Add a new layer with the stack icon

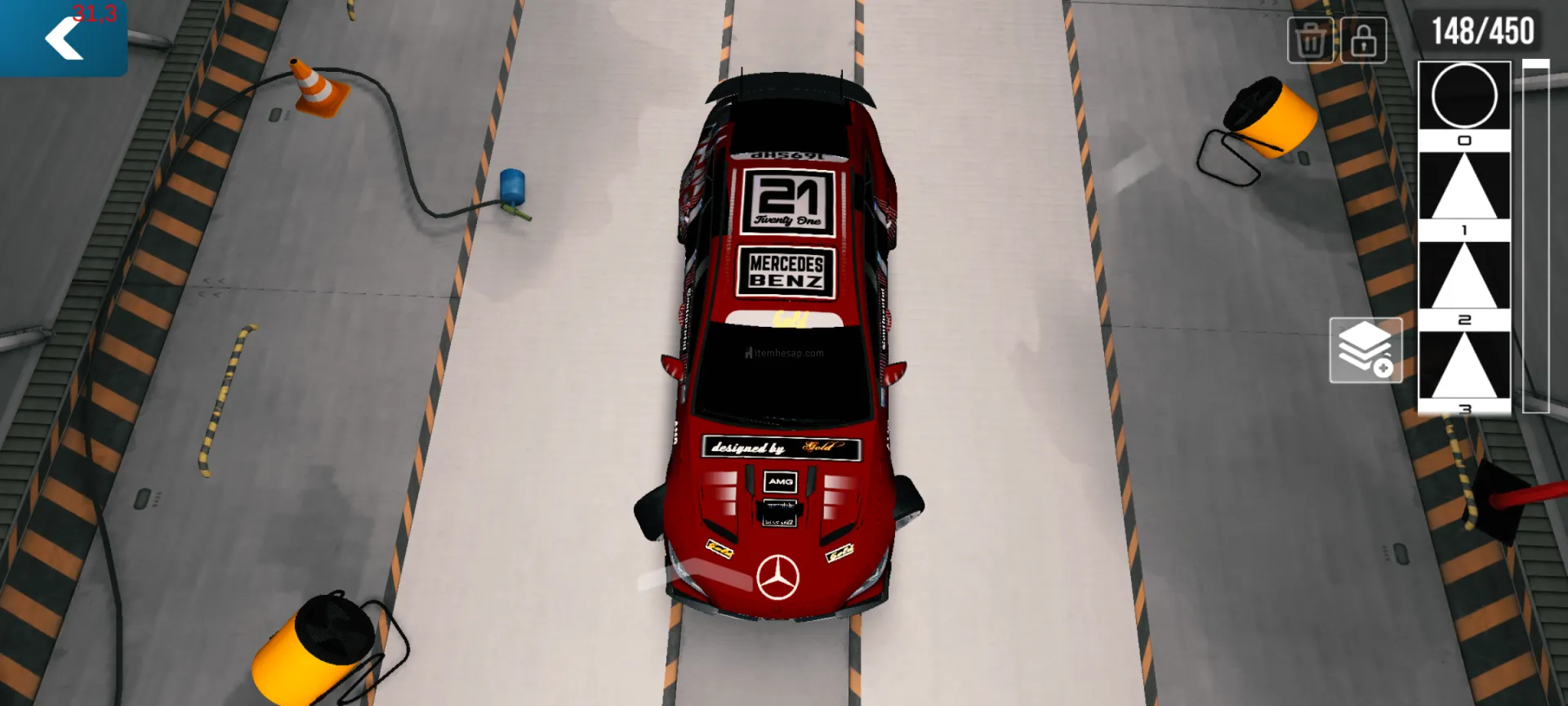coord(1365,351)
